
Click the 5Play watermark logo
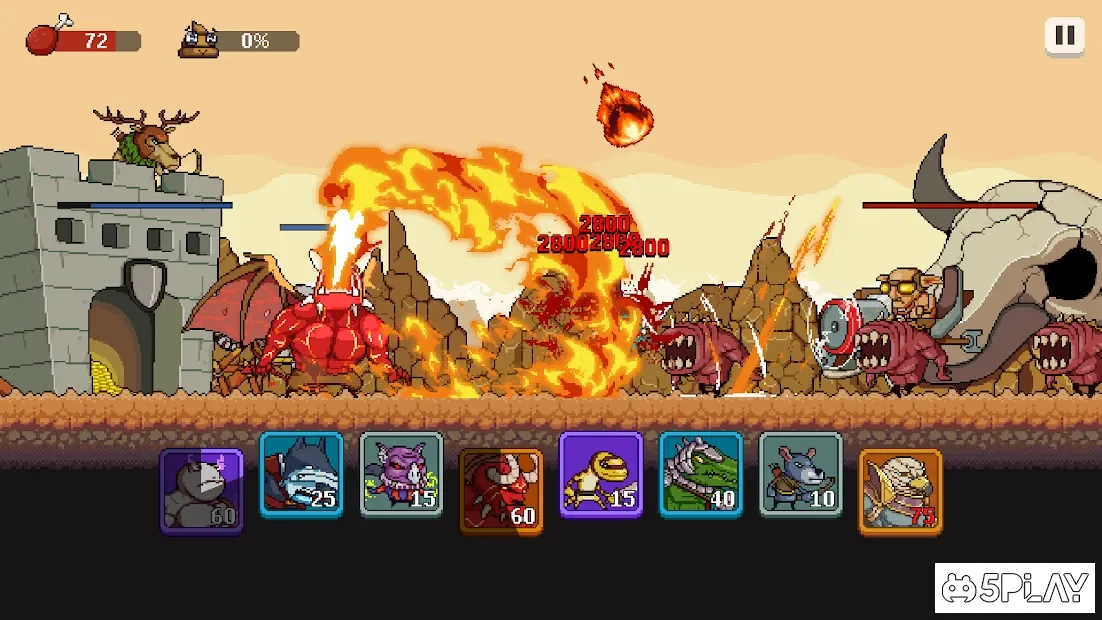1017,588
